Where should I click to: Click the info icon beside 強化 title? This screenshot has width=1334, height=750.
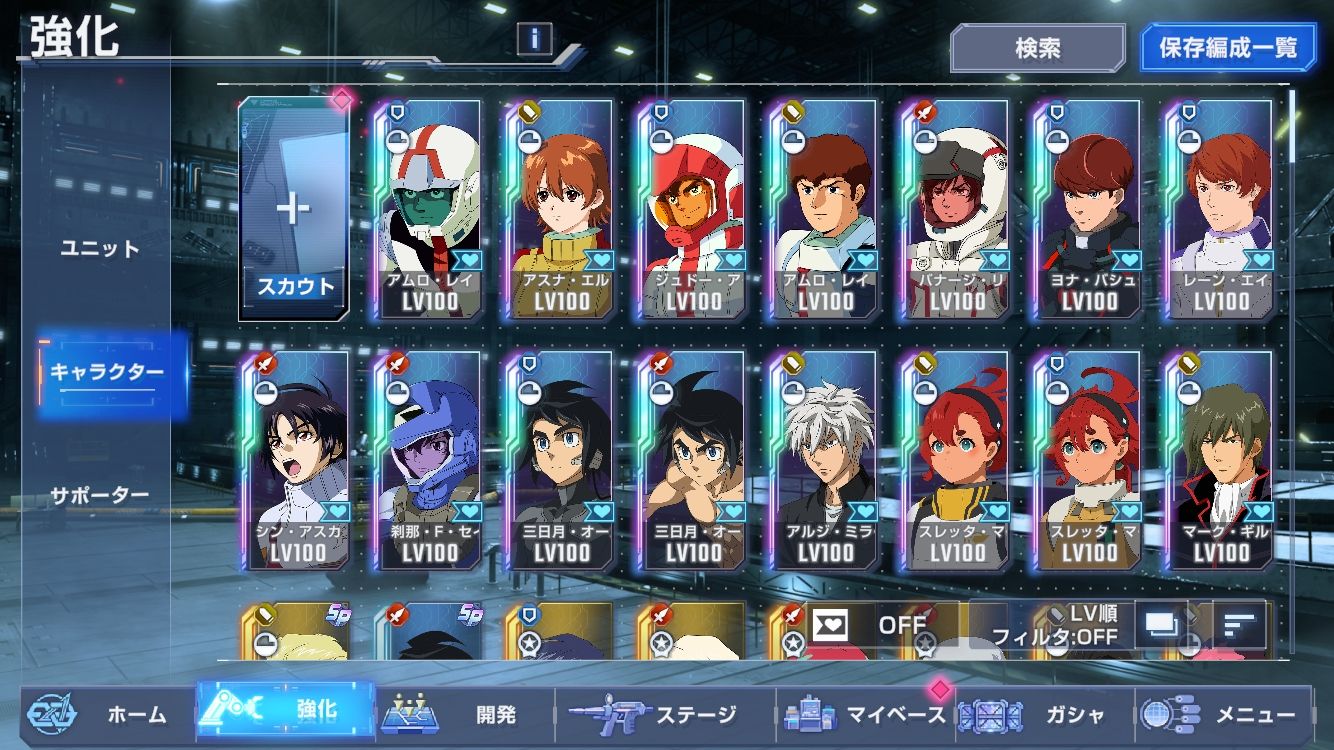tap(535, 39)
